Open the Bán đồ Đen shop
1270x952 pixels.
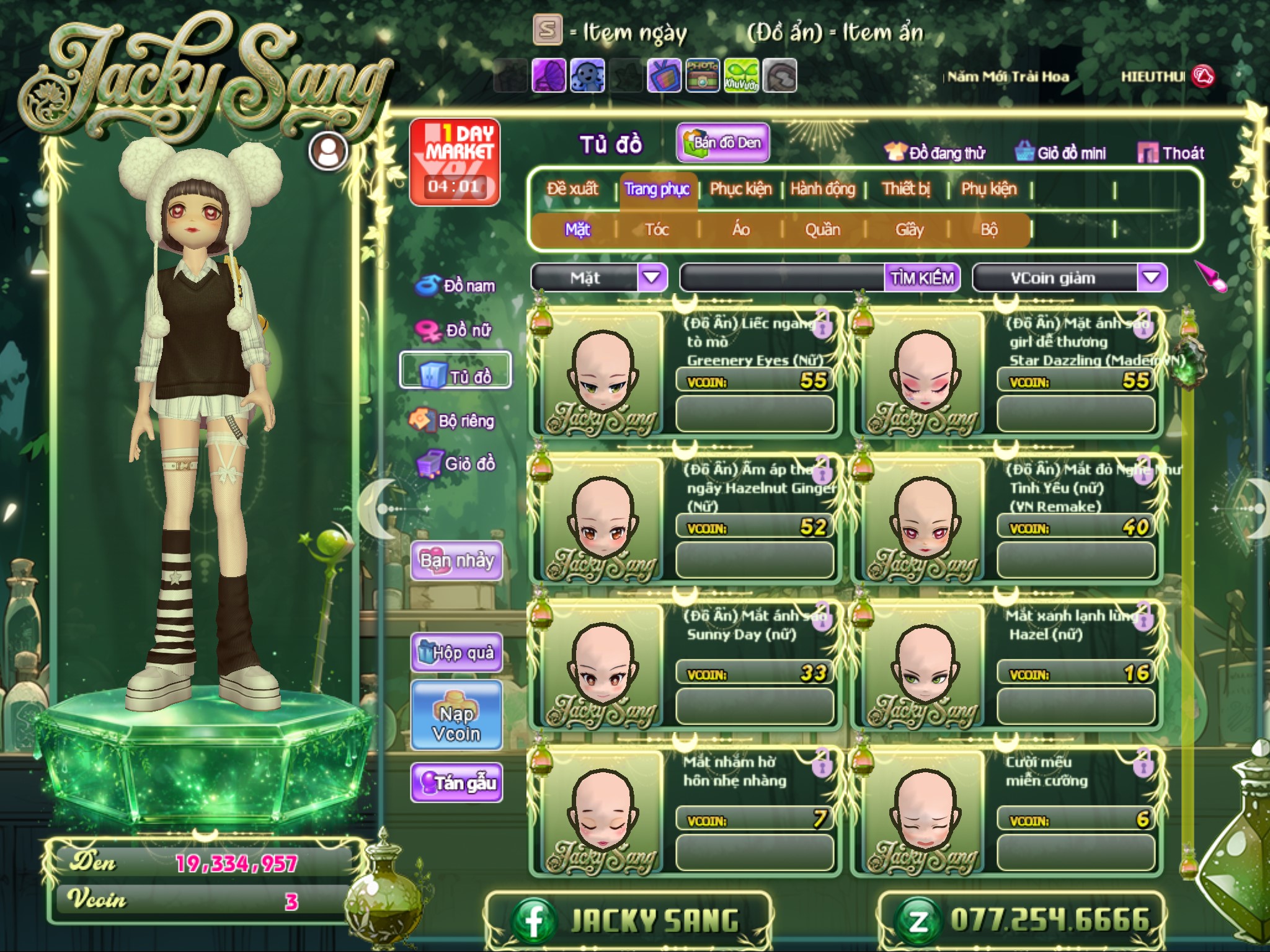point(723,143)
